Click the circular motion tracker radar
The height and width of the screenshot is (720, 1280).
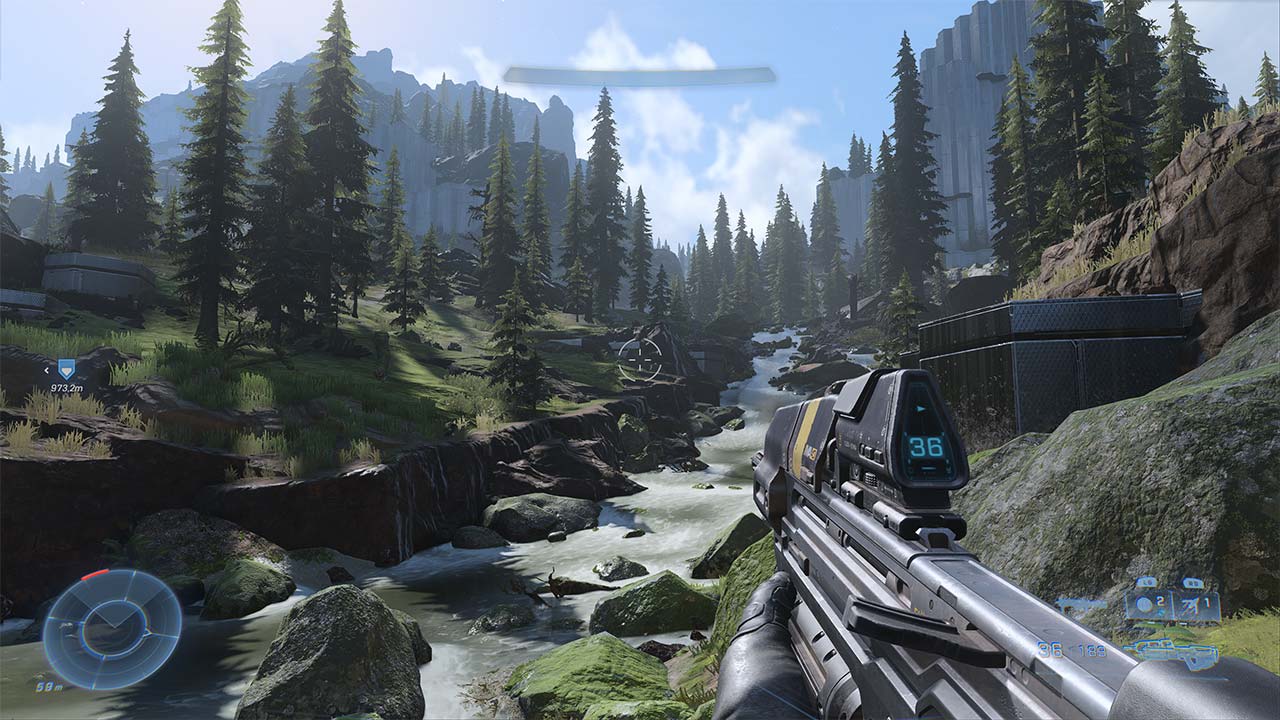pos(112,628)
